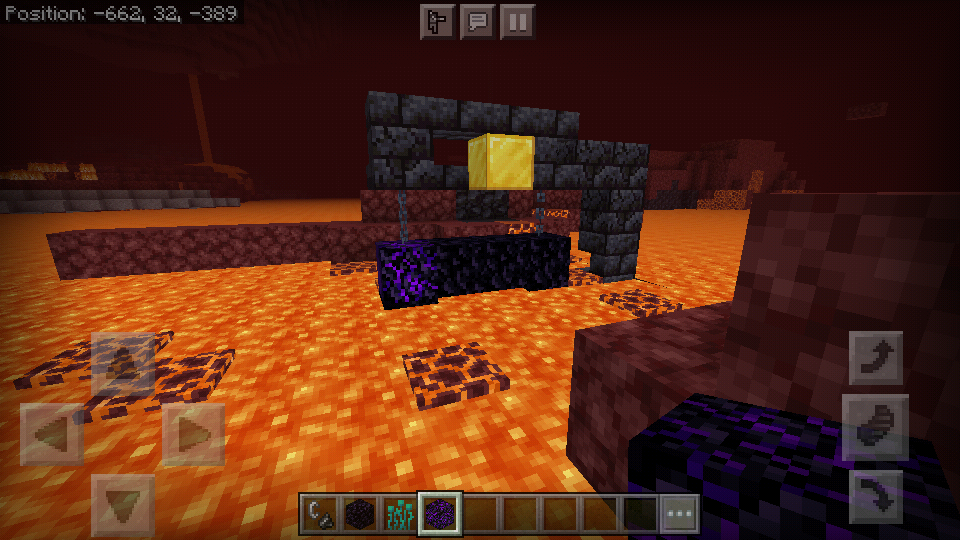Strafe left with the left arrow
The image size is (960, 540).
pyautogui.click(x=52, y=435)
